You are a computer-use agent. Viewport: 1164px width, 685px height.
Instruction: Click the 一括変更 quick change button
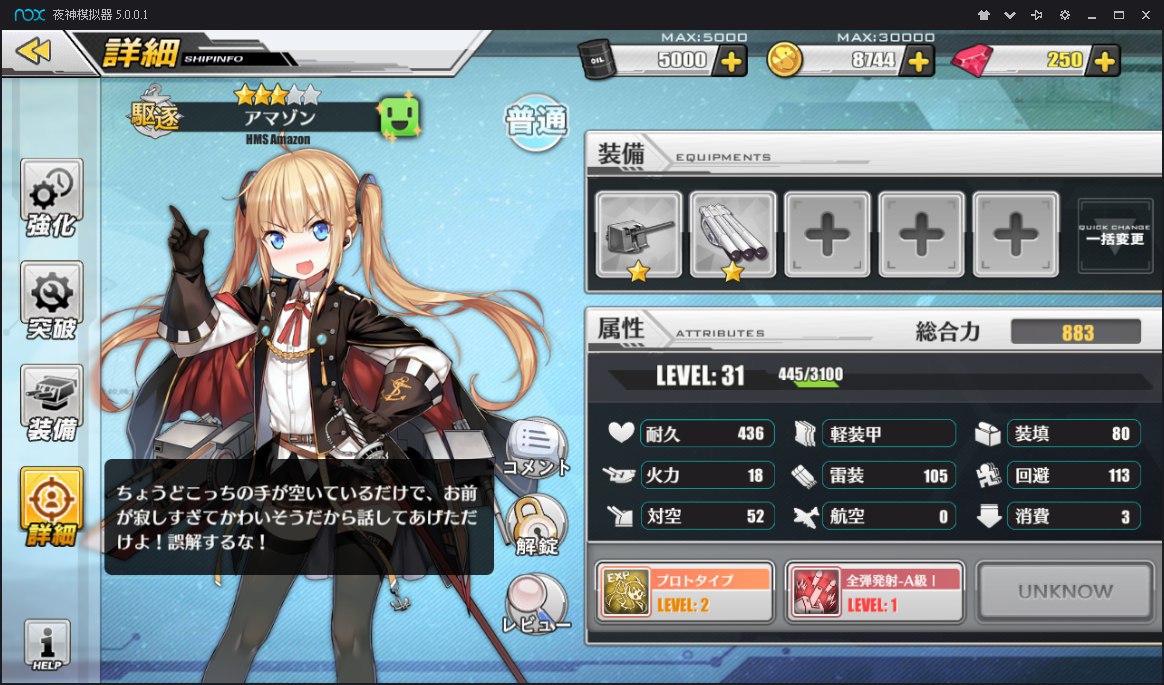coord(1115,235)
